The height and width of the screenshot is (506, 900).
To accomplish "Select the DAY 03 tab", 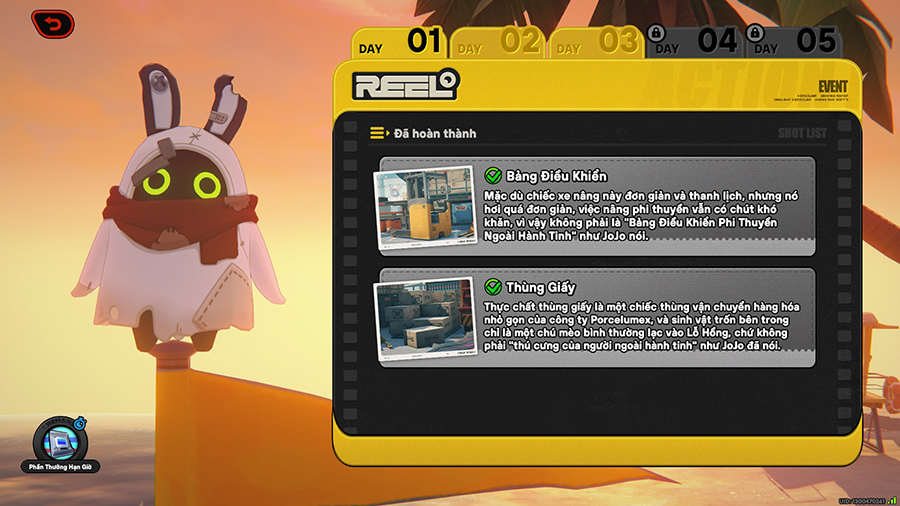I will point(596,43).
